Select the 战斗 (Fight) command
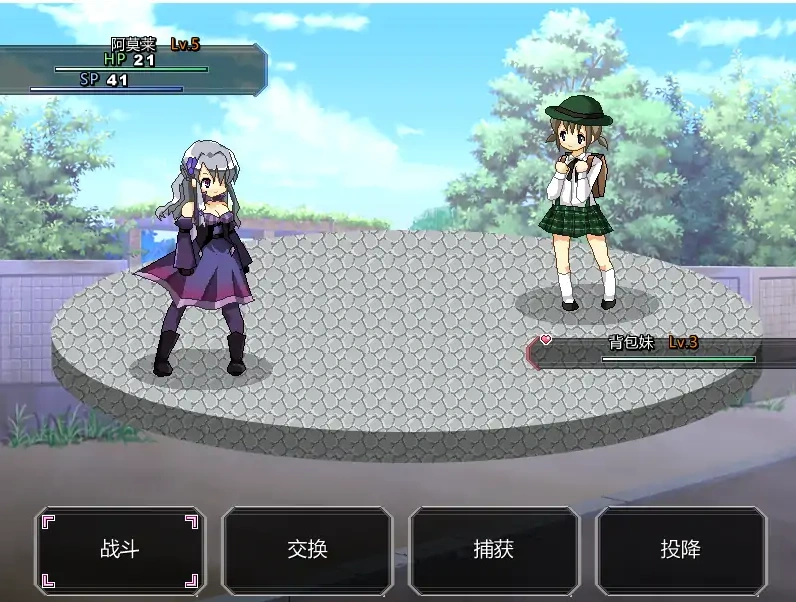Screen dimensions: 796x602 click(x=120, y=550)
